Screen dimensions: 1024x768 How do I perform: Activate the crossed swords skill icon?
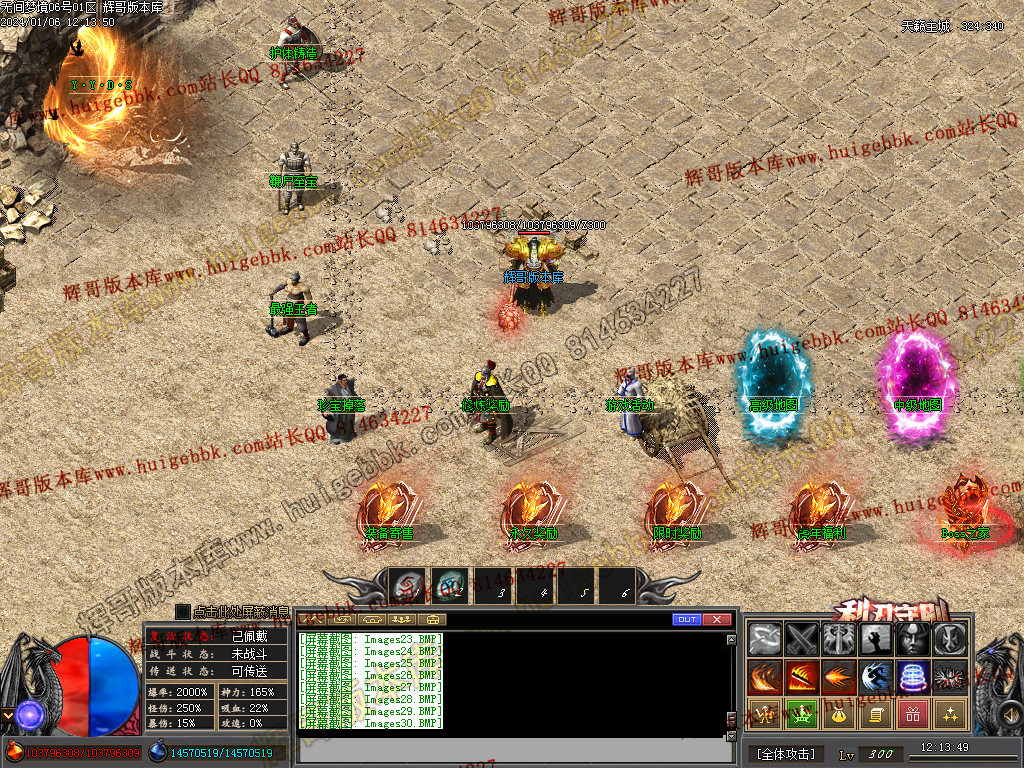[802, 640]
